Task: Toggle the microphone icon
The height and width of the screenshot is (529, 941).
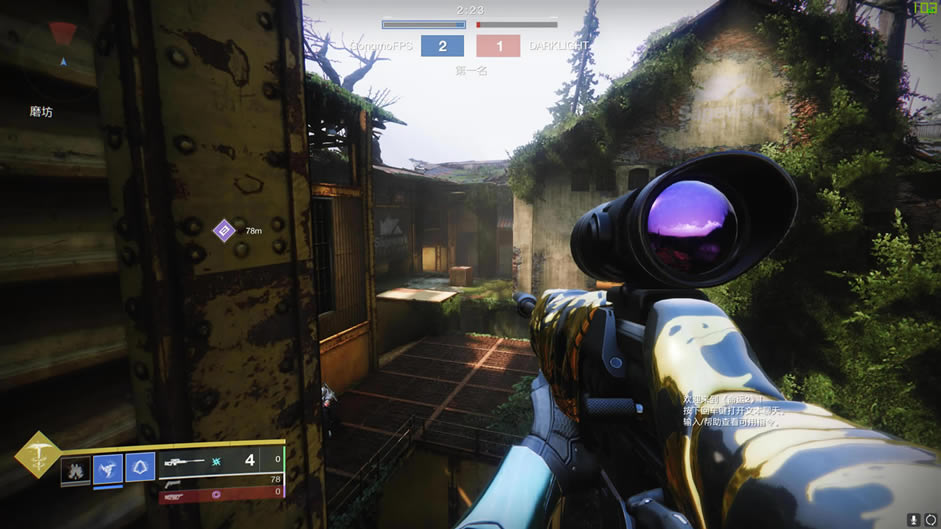Action: click(914, 520)
